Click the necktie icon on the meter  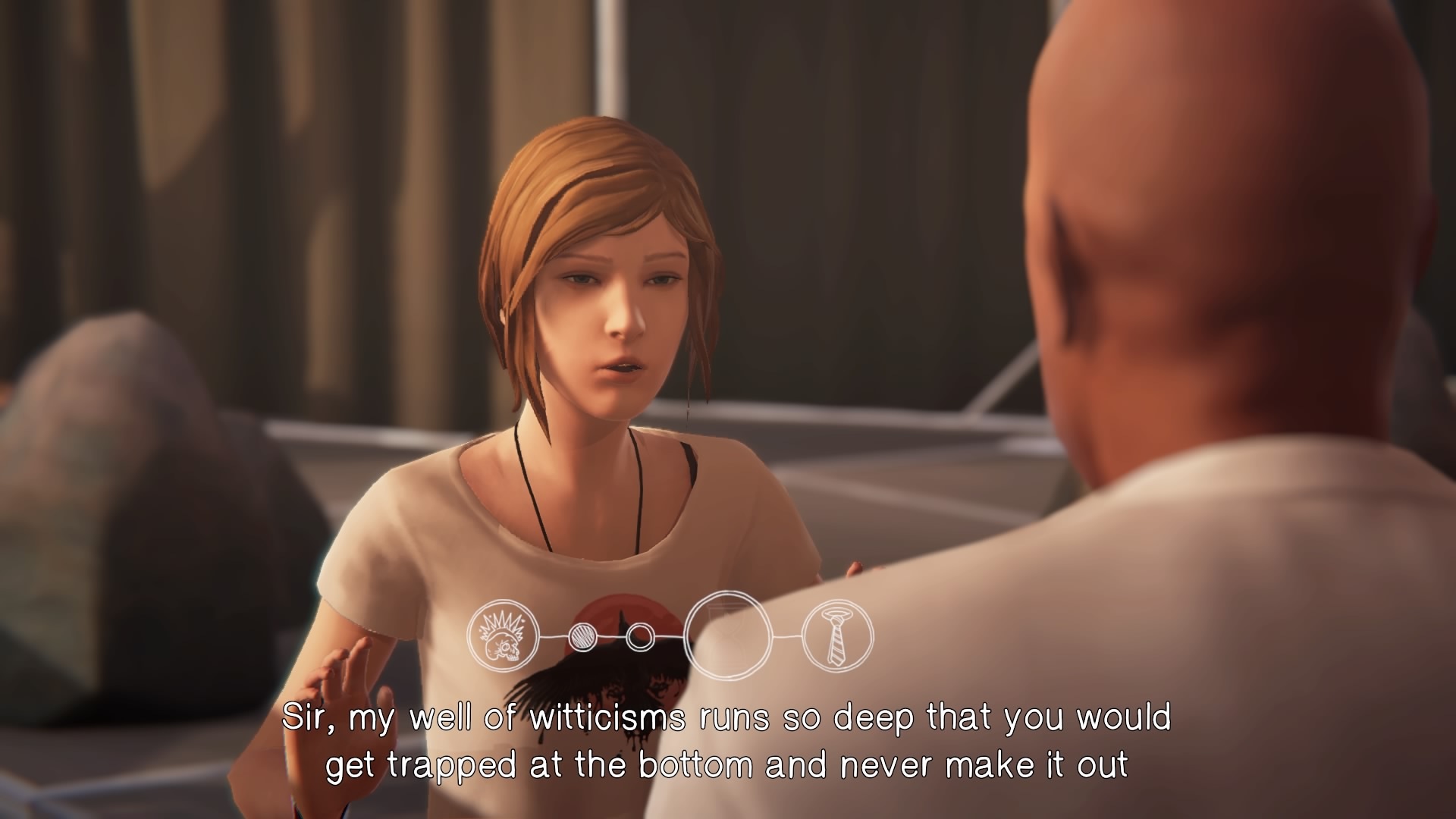click(837, 635)
